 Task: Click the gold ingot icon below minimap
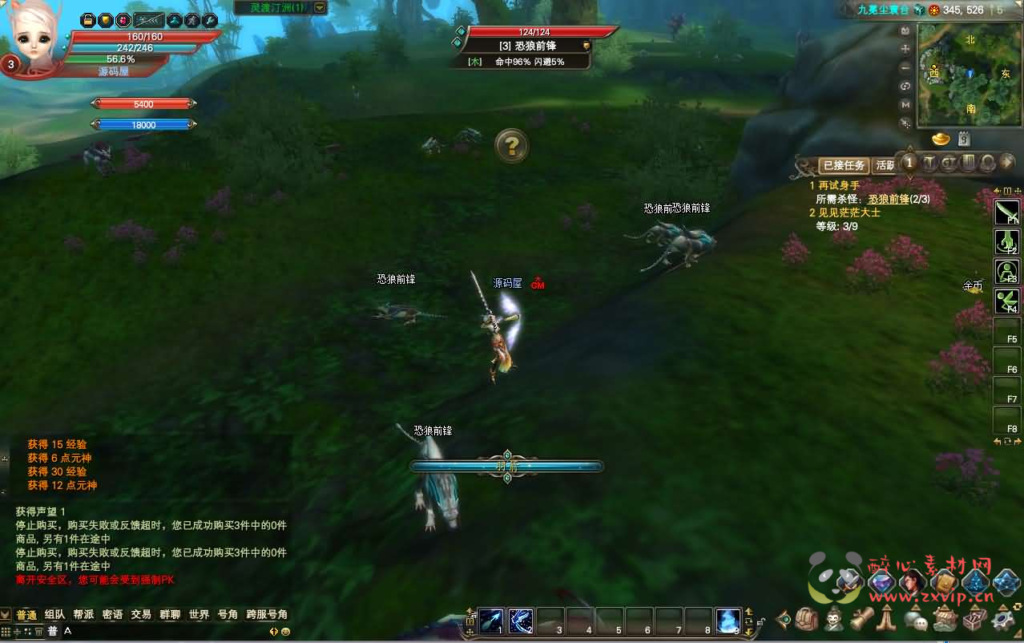[941, 138]
